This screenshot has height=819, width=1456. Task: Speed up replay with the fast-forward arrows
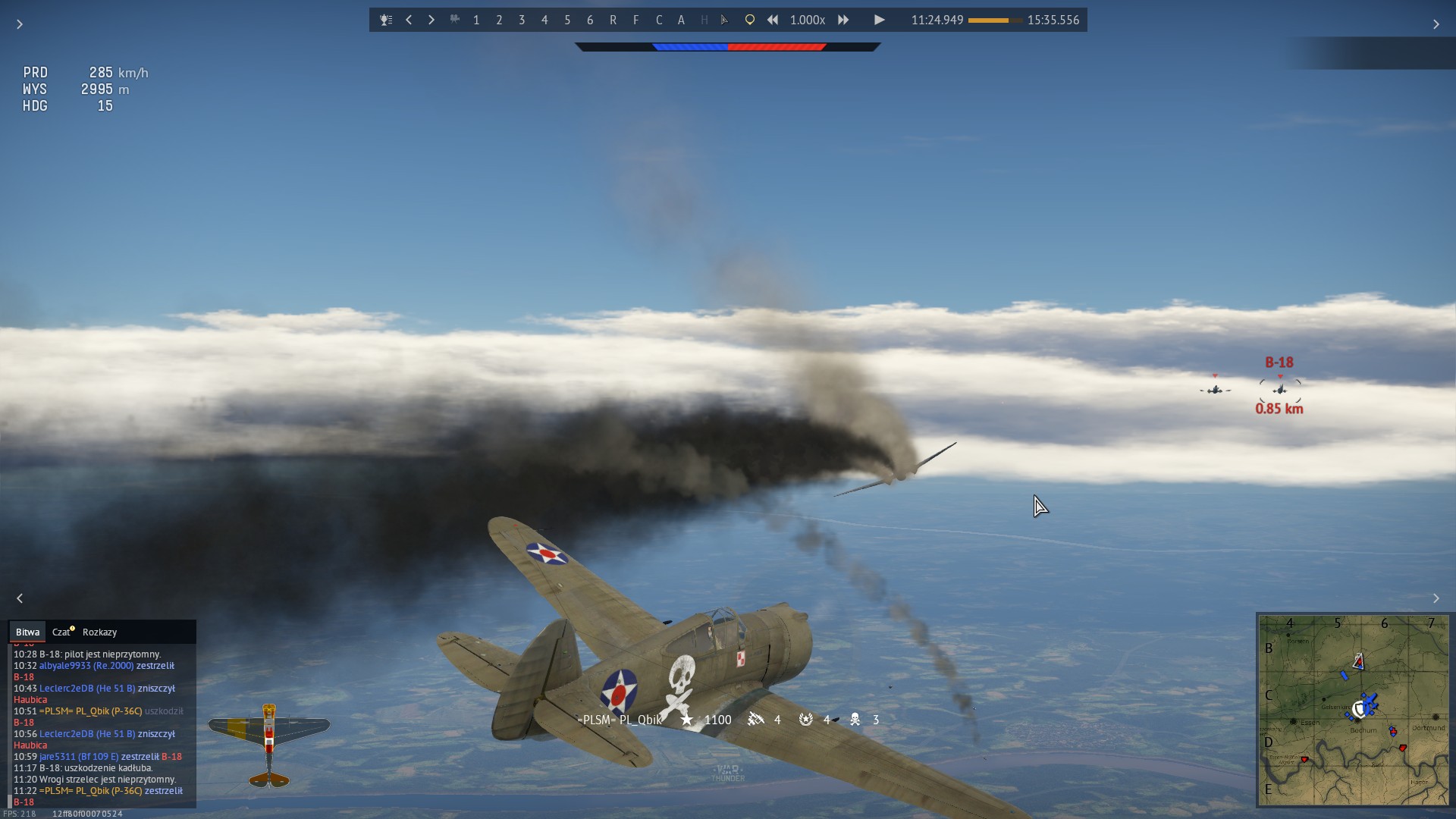click(843, 20)
